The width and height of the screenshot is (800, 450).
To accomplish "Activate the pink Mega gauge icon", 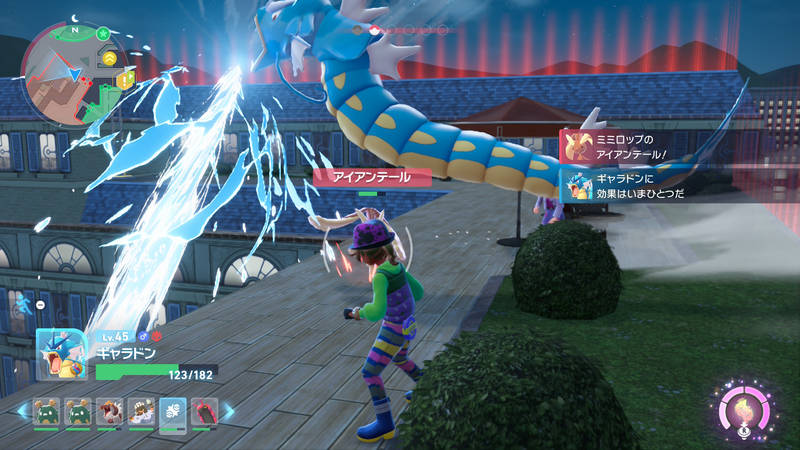I will click(x=745, y=410).
